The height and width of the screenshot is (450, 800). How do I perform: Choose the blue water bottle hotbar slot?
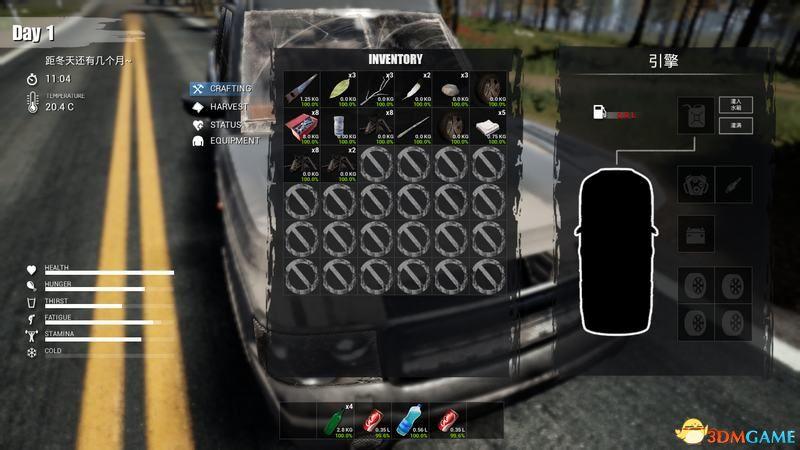click(414, 420)
